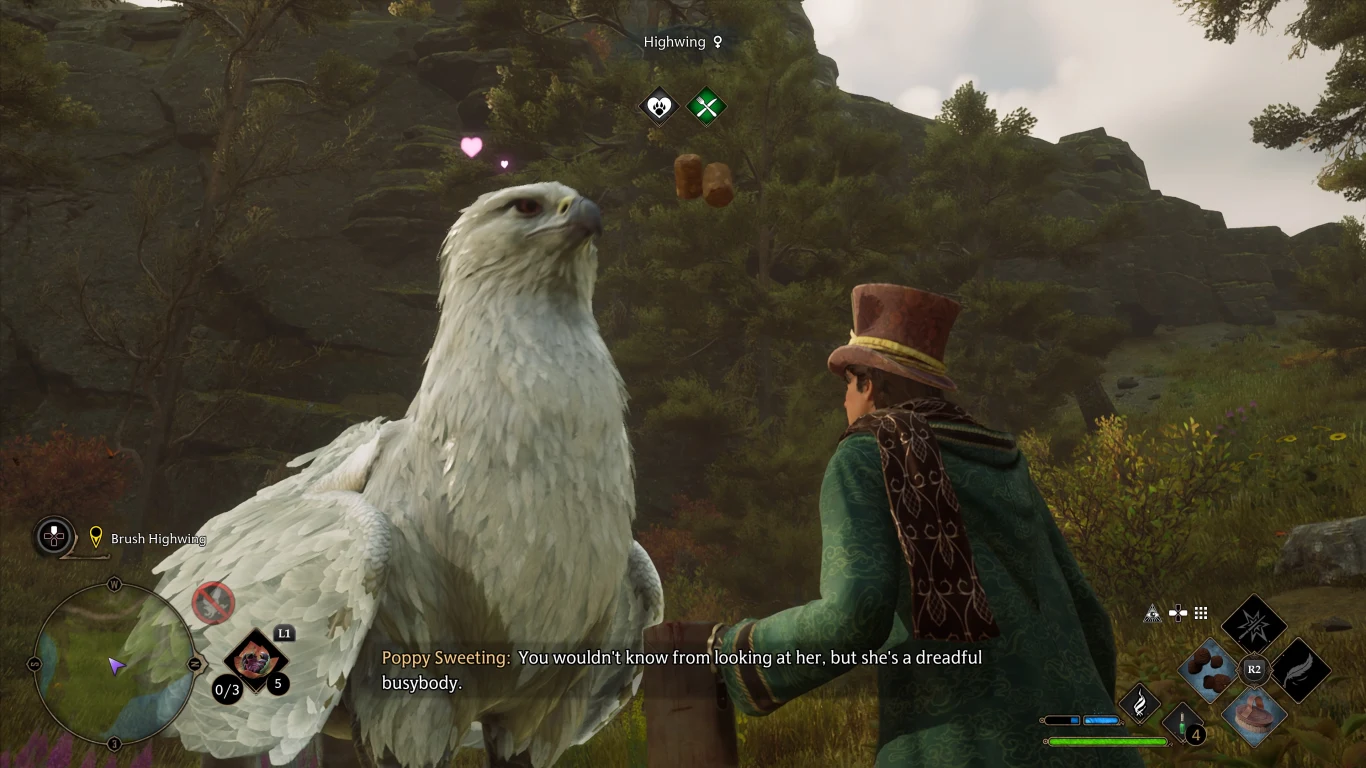
Task: Select the Chomping Cabbage tool slot
Action: pyautogui.click(x=255, y=660)
